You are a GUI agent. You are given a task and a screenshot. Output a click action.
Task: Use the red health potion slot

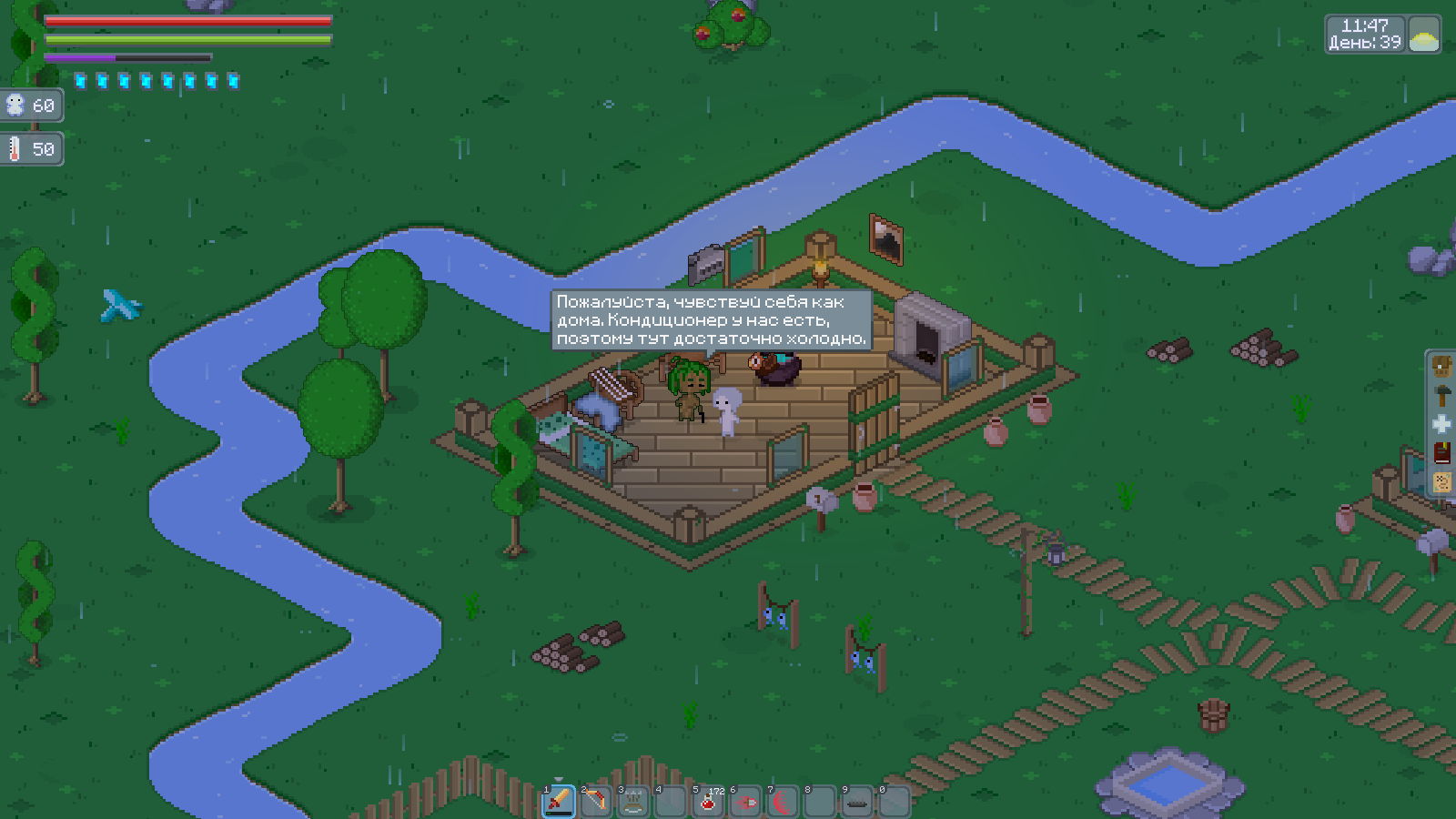pyautogui.click(x=708, y=802)
